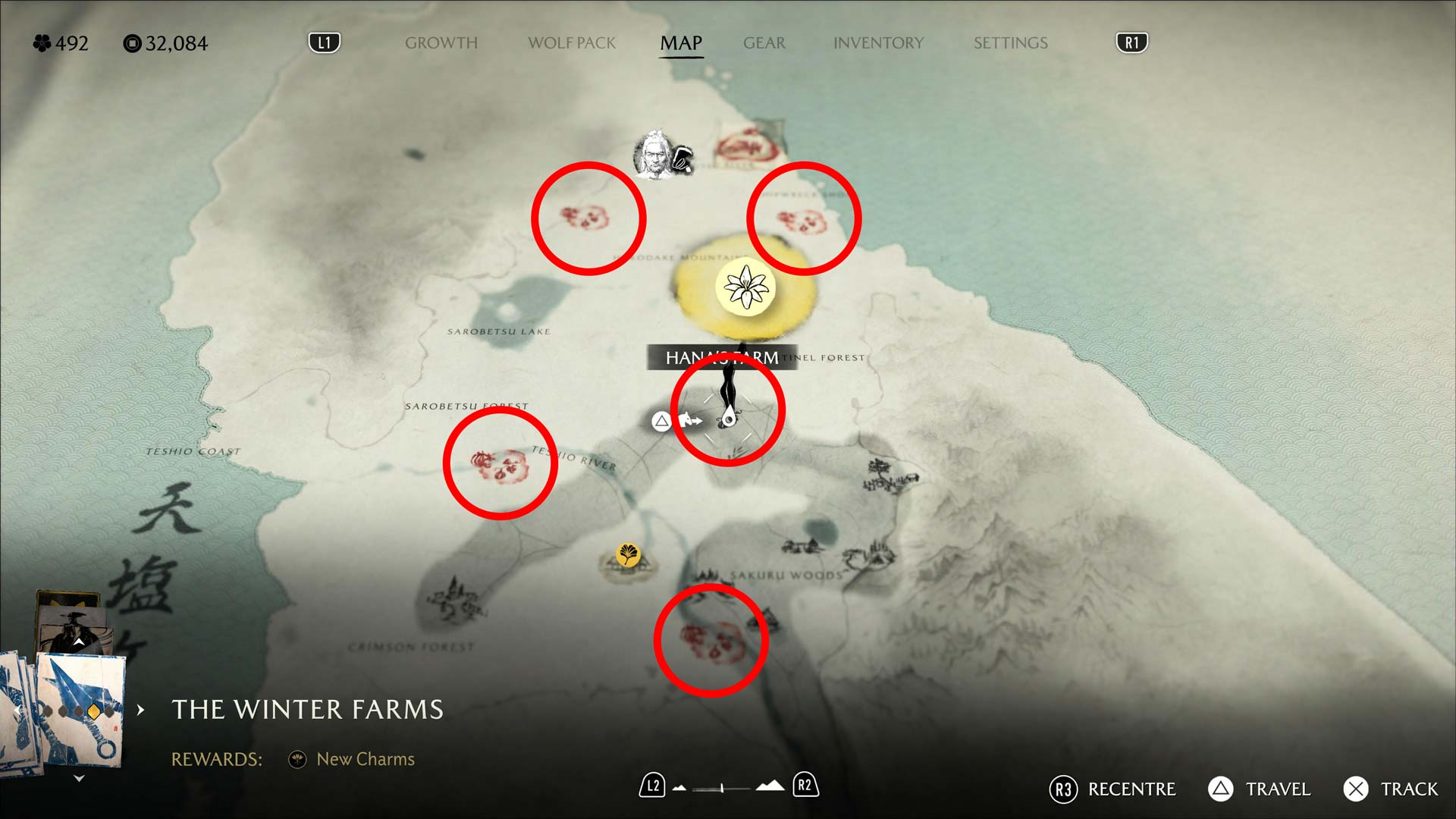Click the old man portrait map marker
This screenshot has height=819, width=1456.
[654, 155]
